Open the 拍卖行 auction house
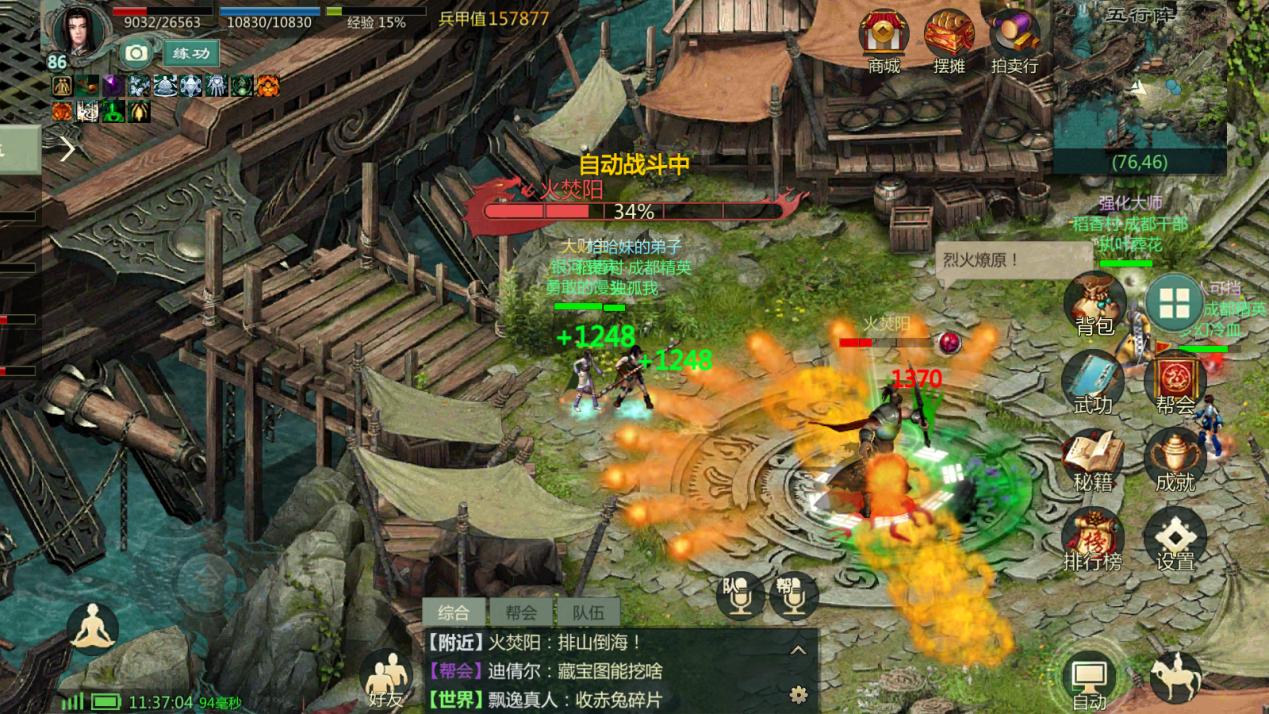The height and width of the screenshot is (714, 1269). pos(1015,38)
